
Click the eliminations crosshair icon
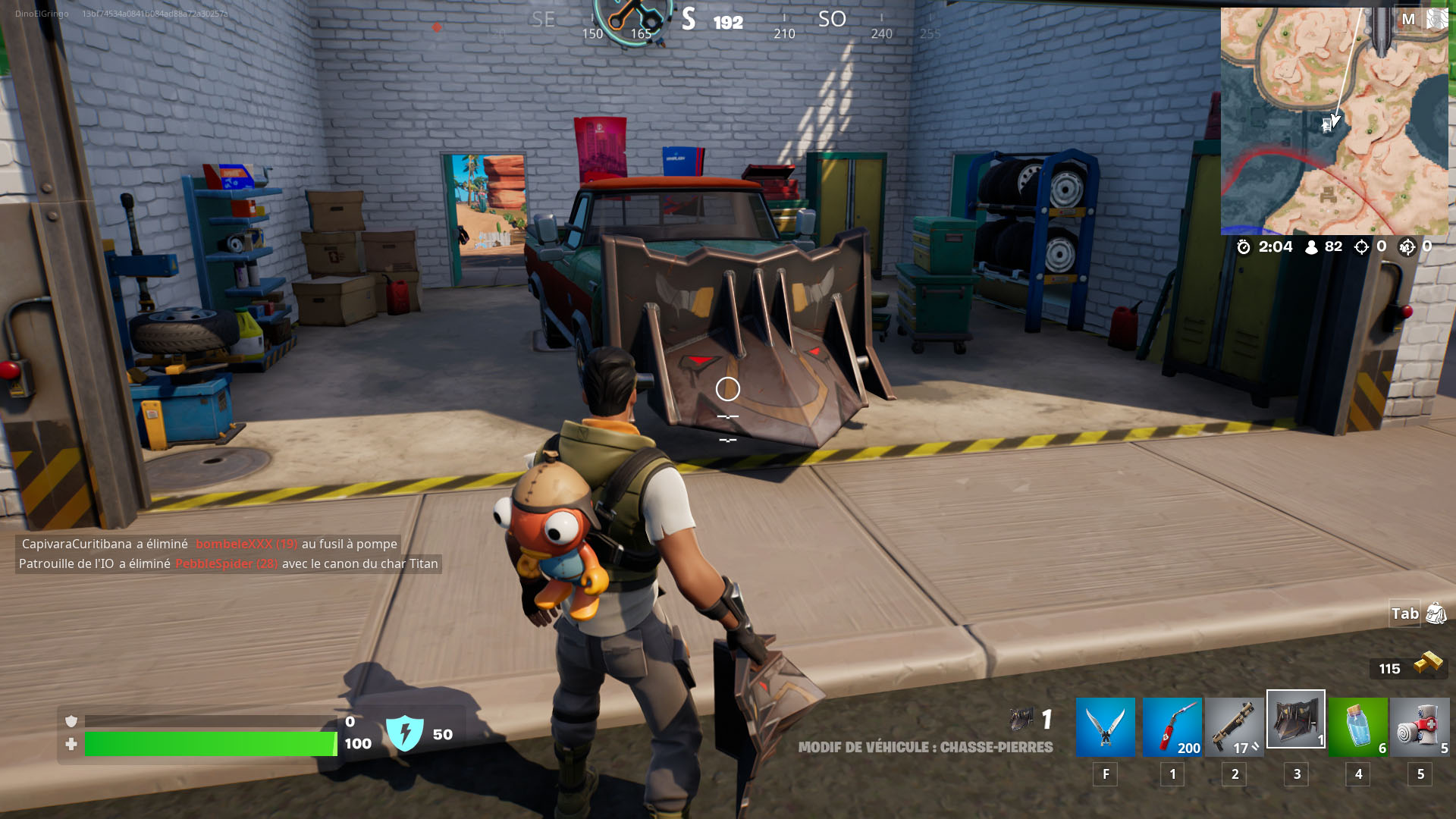[x=1363, y=246]
